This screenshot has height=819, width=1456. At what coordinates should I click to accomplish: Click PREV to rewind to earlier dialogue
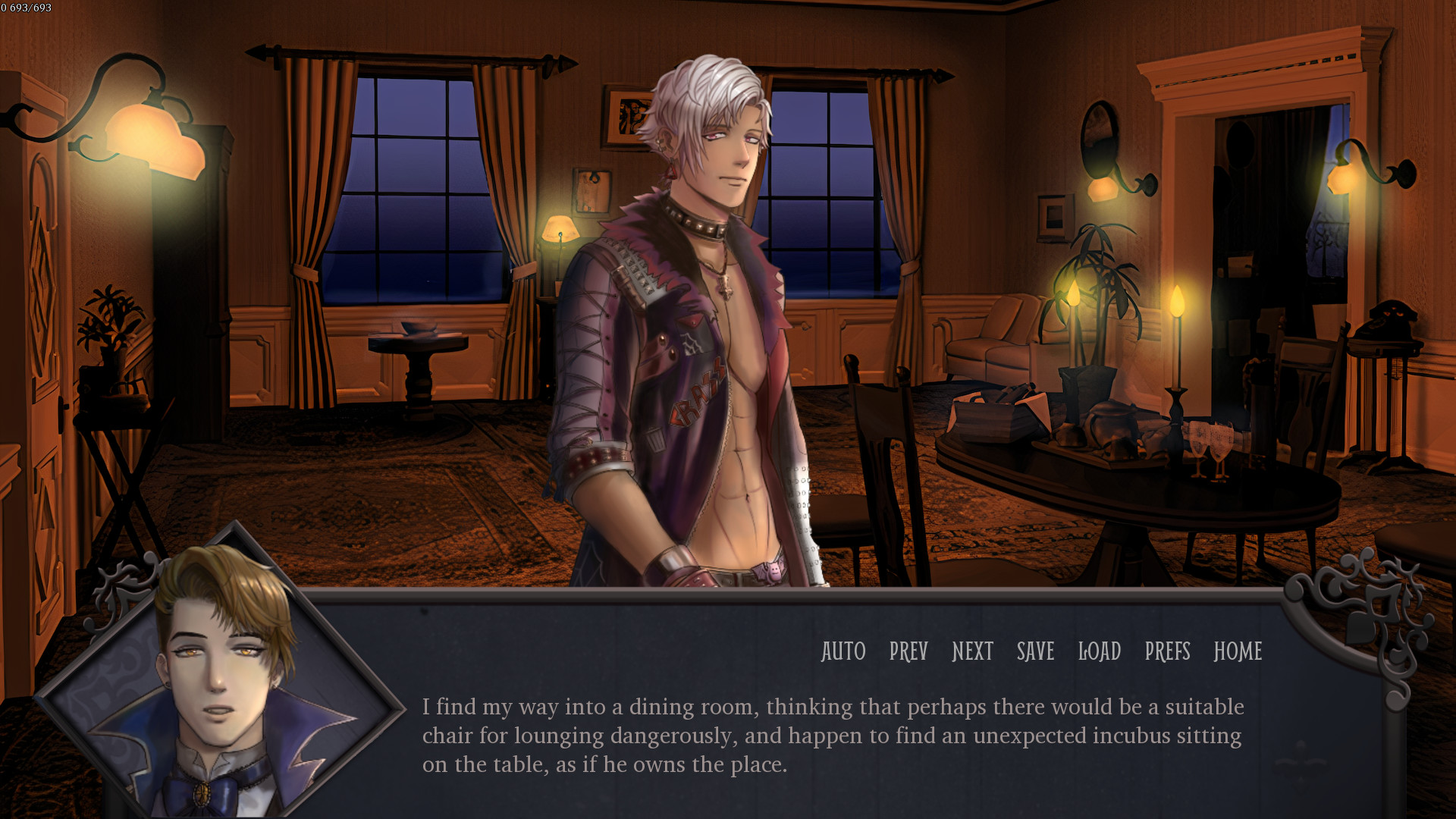[907, 652]
